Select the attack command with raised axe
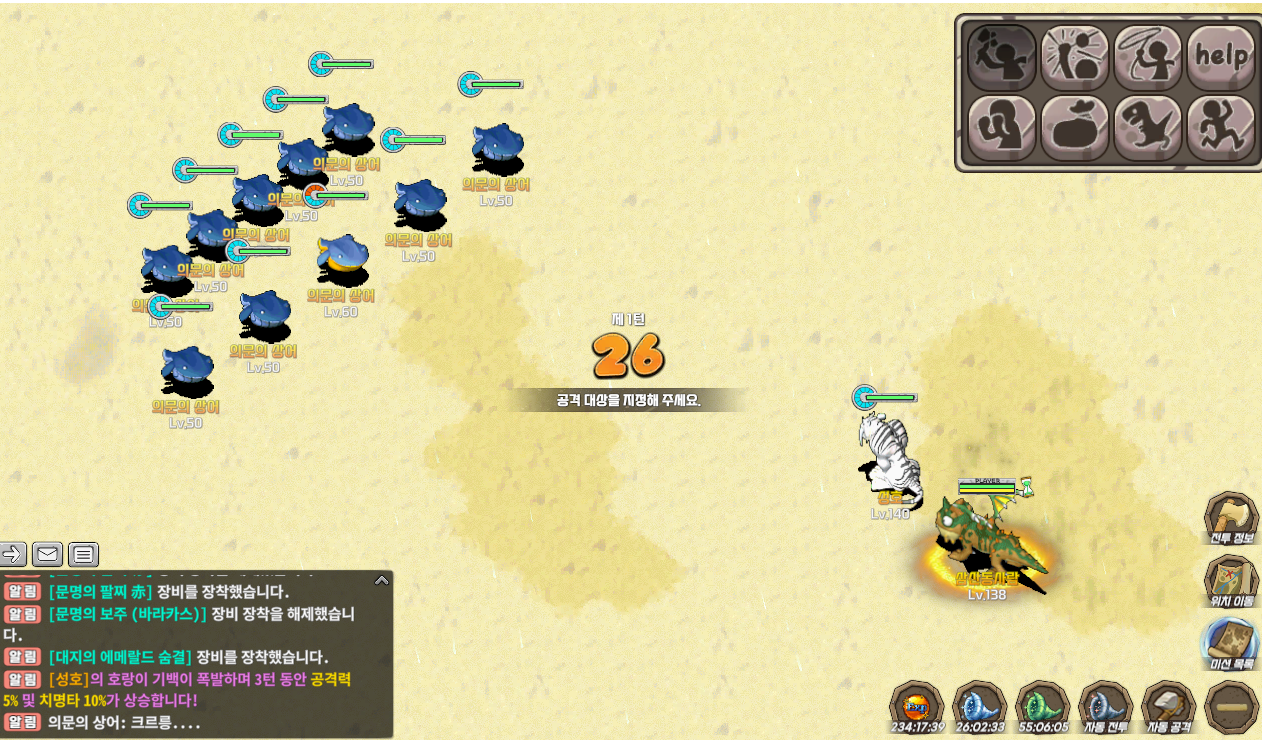The width and height of the screenshot is (1262, 740). point(1001,56)
